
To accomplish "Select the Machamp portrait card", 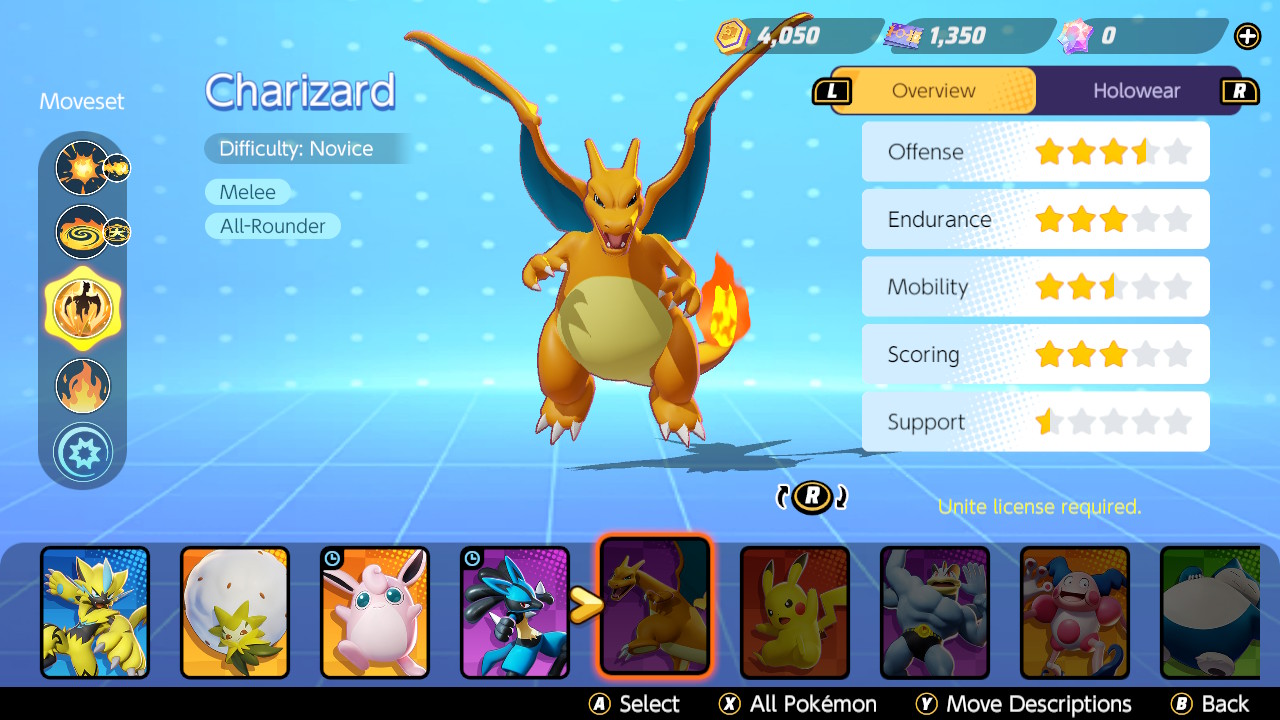I will pyautogui.click(x=935, y=612).
